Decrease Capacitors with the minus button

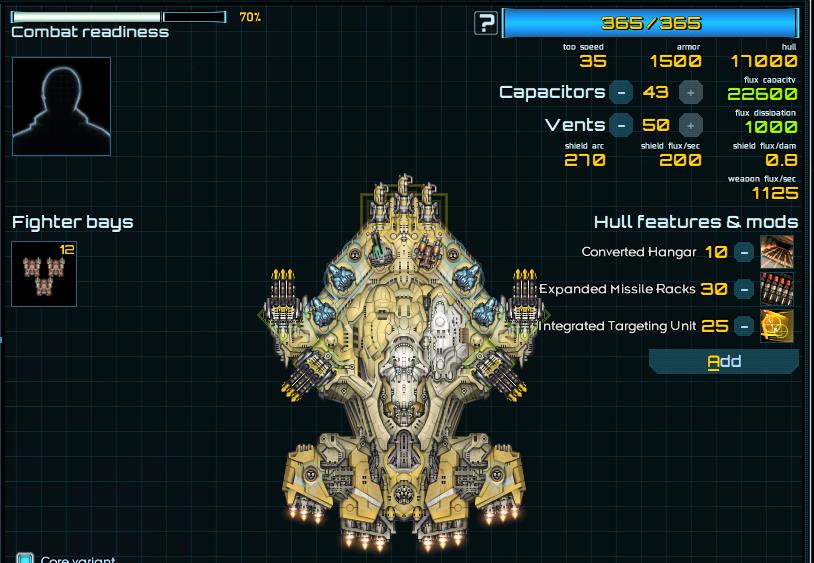click(x=621, y=92)
